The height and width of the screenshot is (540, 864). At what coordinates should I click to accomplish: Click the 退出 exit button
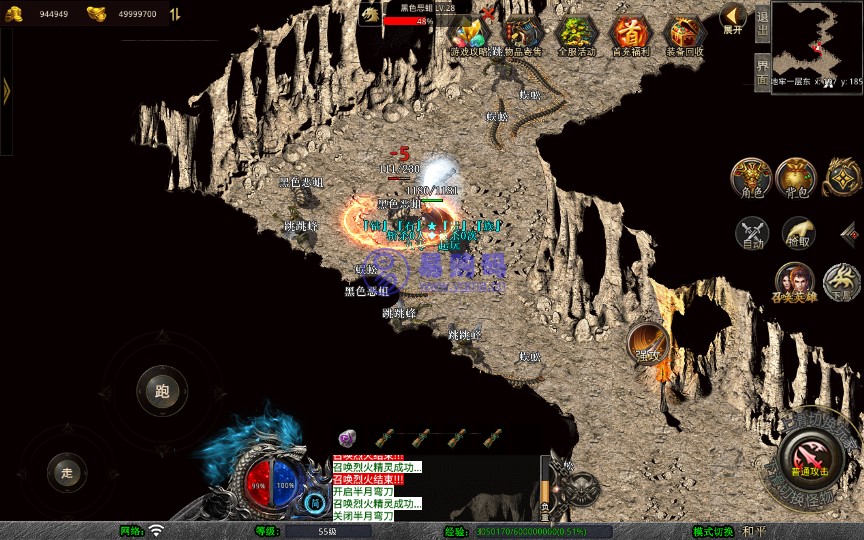tap(762, 22)
